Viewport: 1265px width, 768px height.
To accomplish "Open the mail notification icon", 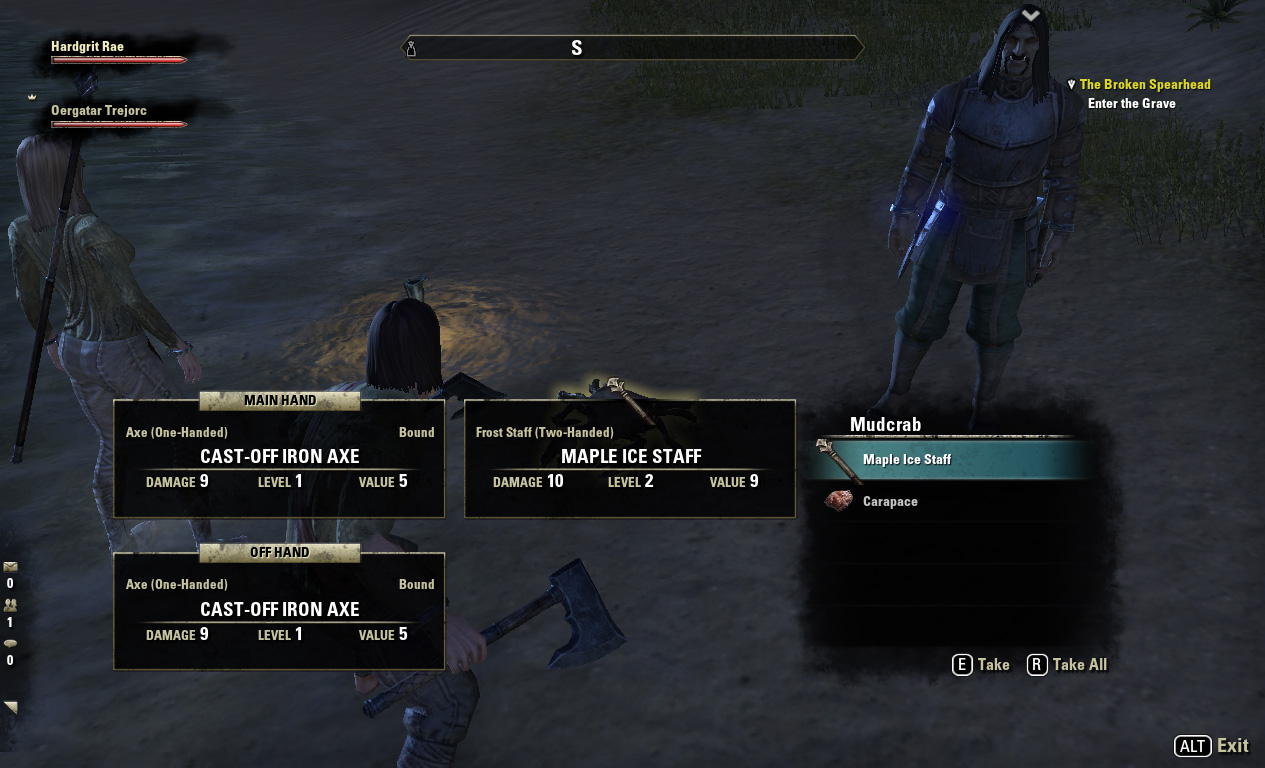I will click(11, 567).
